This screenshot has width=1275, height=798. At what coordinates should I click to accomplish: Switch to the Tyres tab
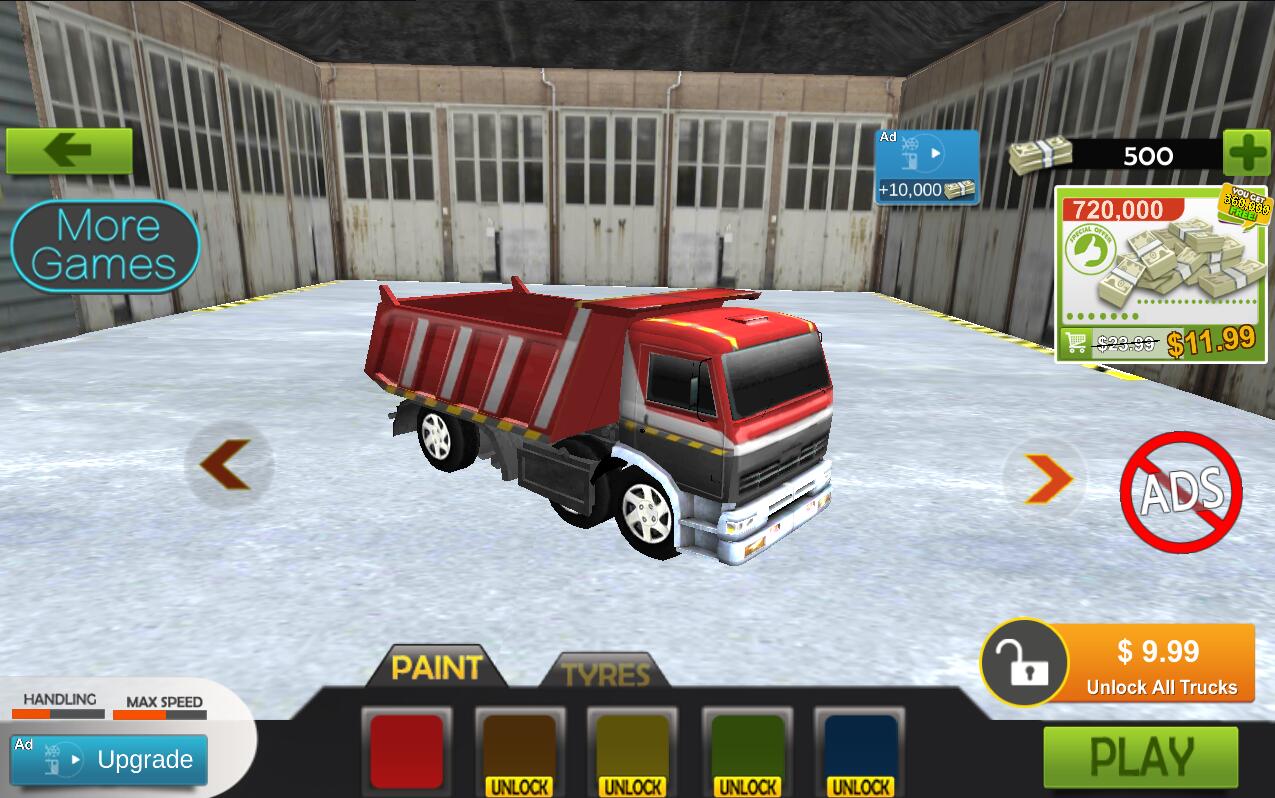coord(605,673)
